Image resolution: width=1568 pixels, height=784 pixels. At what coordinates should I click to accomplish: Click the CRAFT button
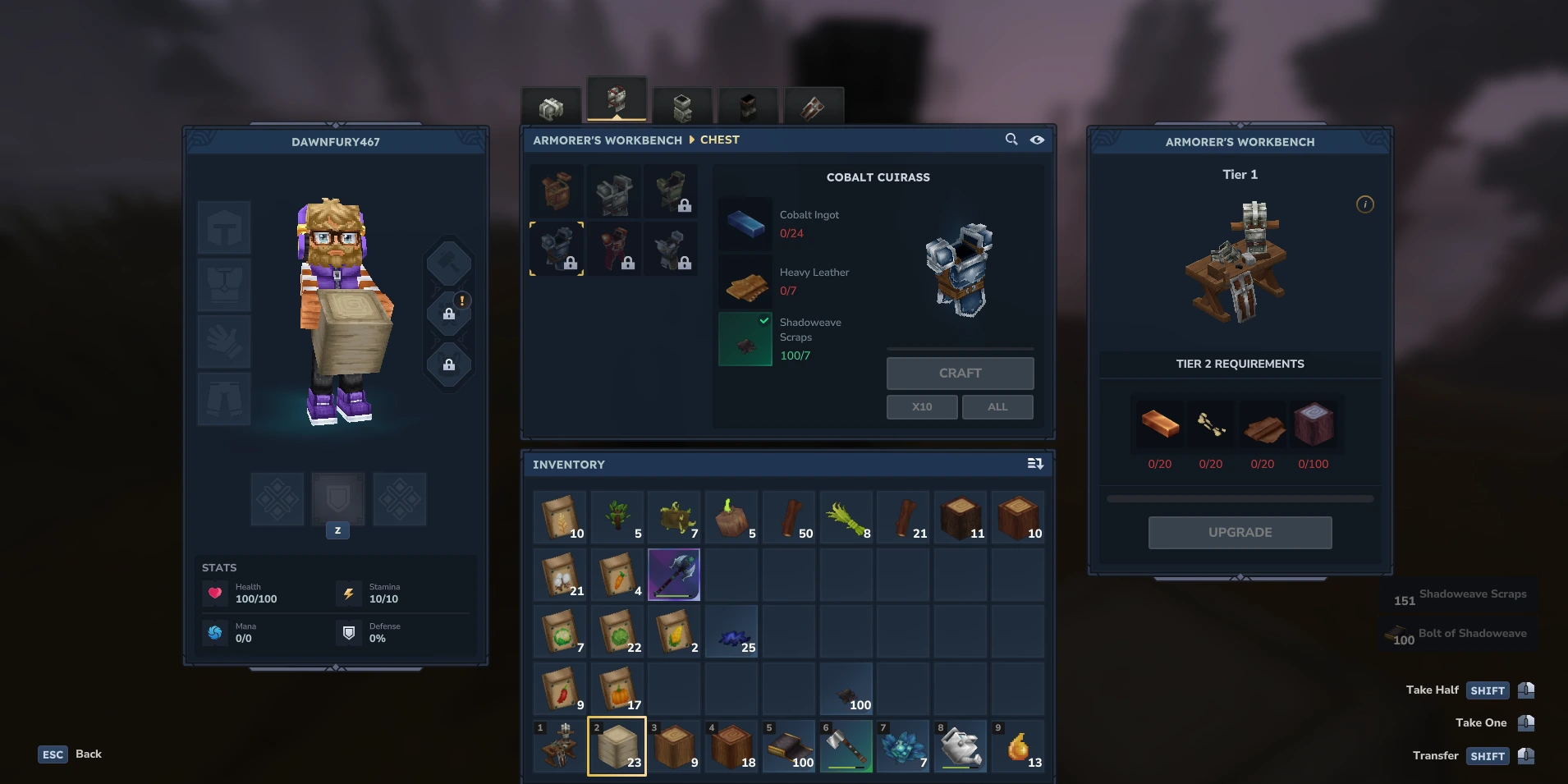tap(960, 374)
